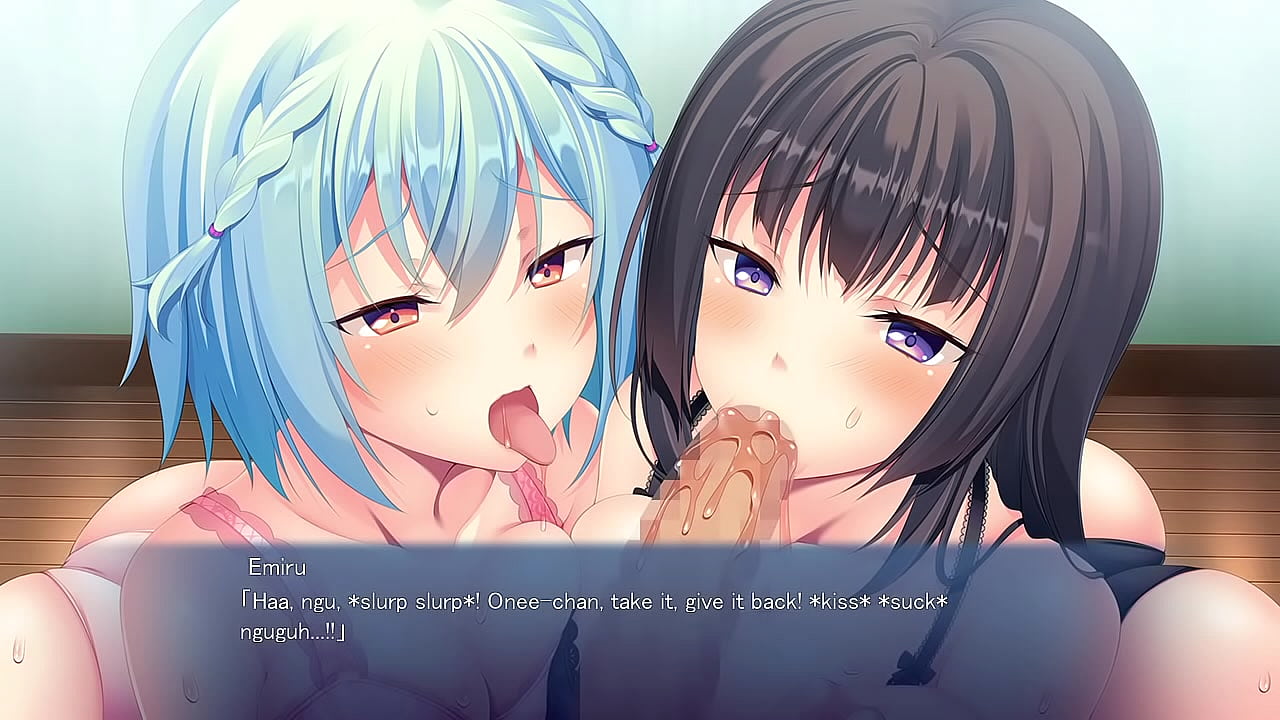Click the bottom black letterbox bar
Screen dimensions: 1280x720
point(640,716)
